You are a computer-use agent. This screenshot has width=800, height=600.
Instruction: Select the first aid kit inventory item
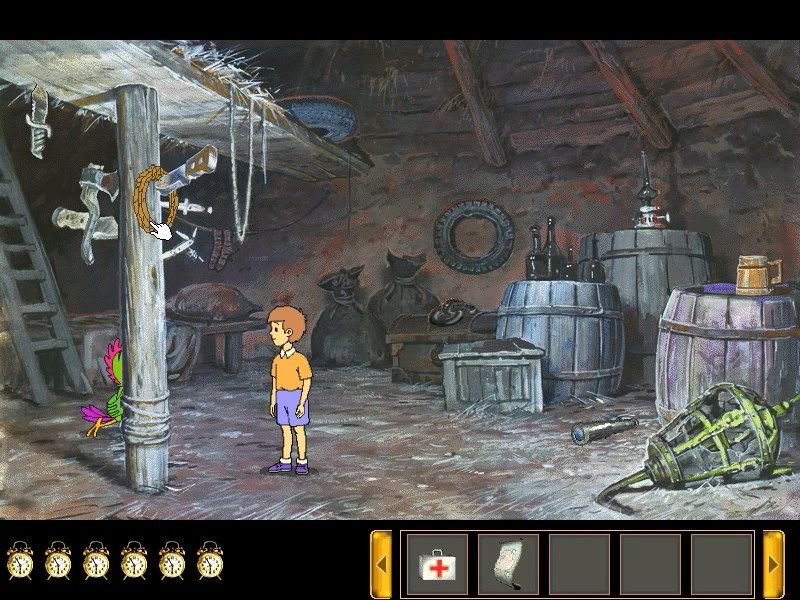point(437,565)
